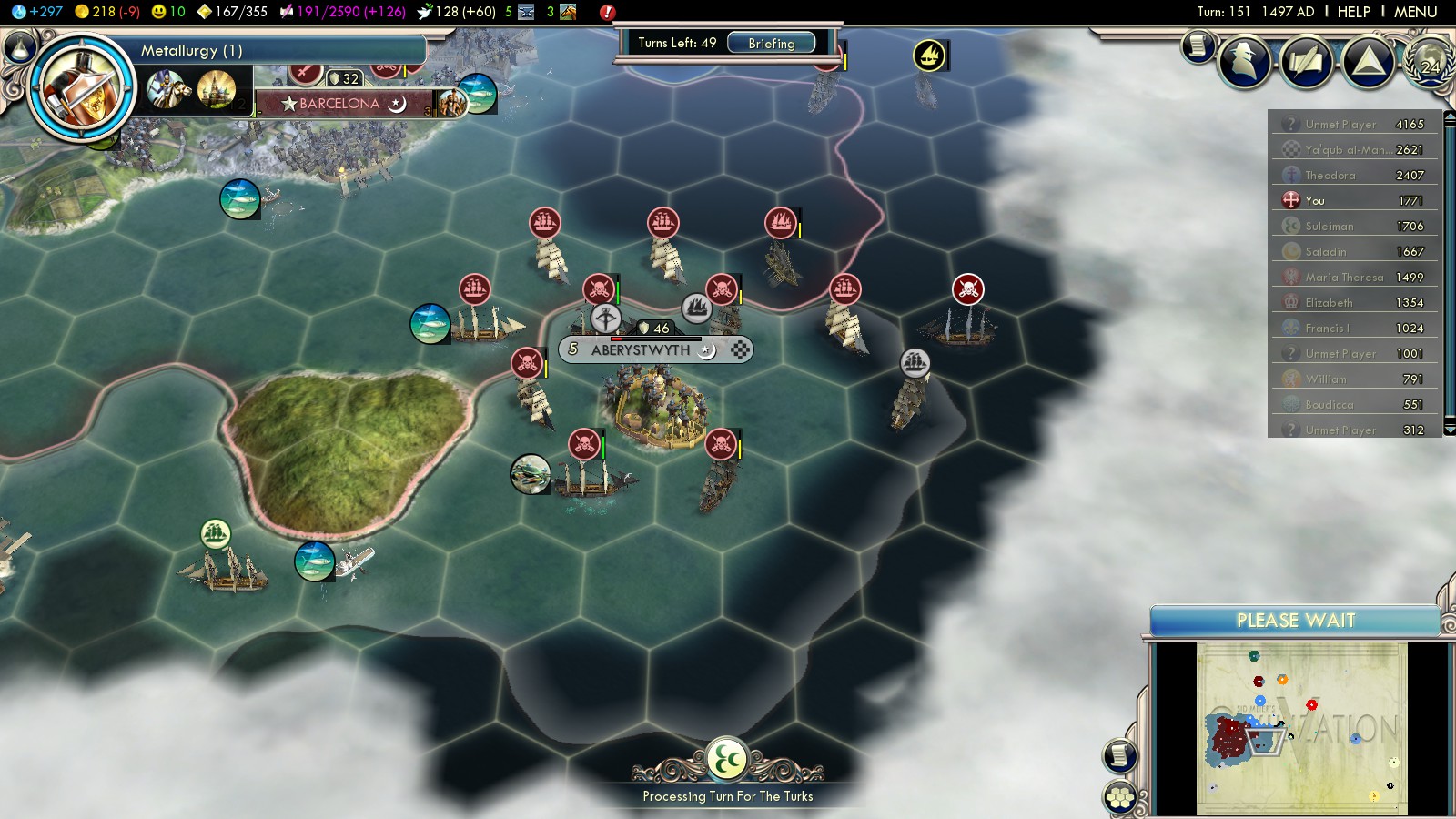1456x819 pixels.
Task: Open the HELP Civilopedia link
Action: point(1353,12)
